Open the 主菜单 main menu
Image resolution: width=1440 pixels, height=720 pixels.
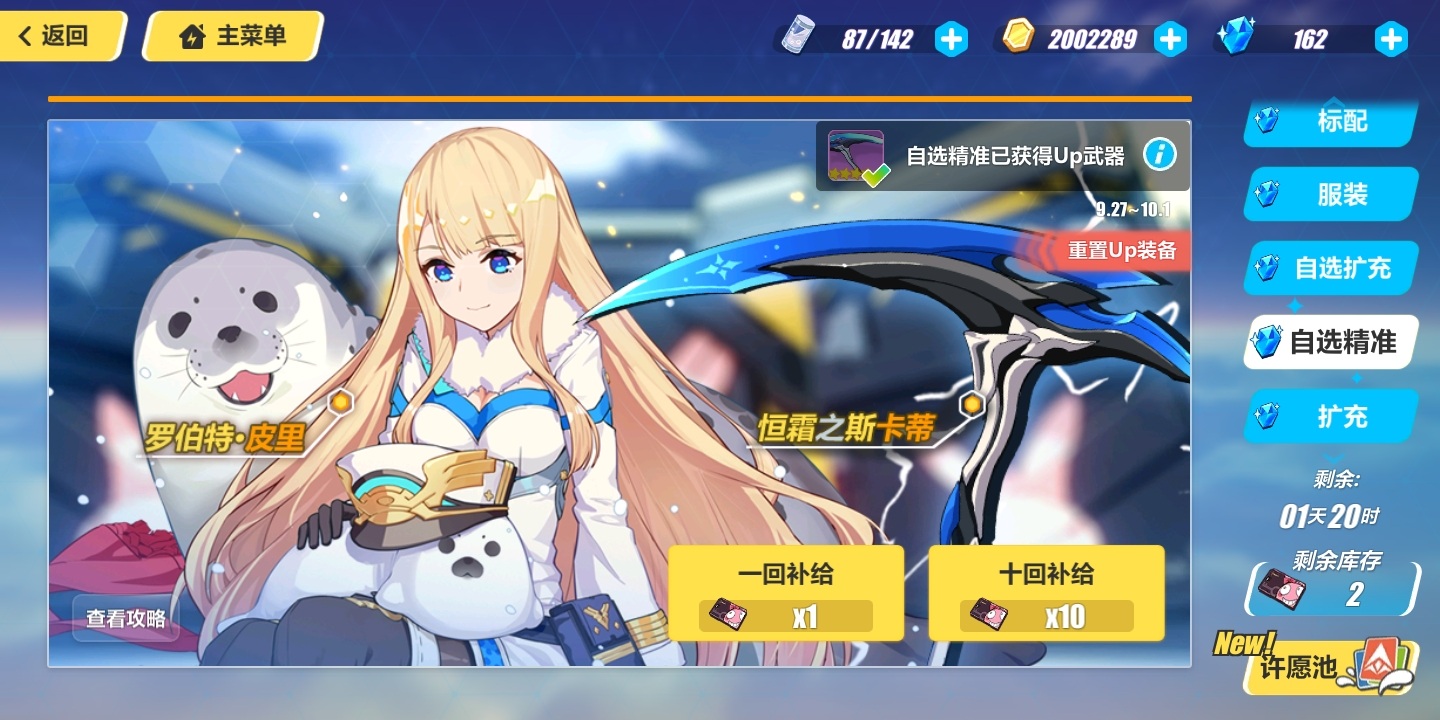click(233, 37)
